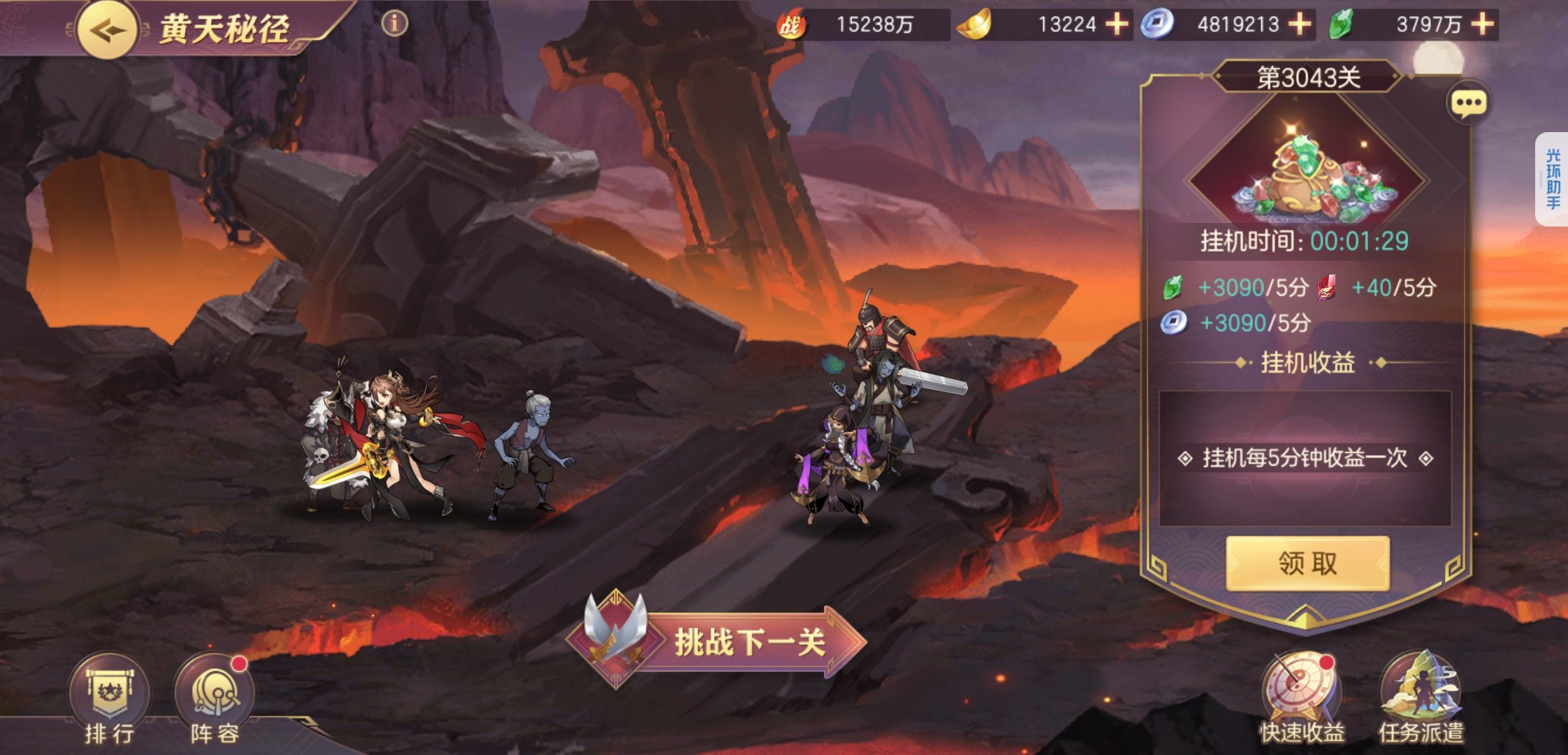Collapse the reward panel with the bottom arrow

(x=1306, y=617)
